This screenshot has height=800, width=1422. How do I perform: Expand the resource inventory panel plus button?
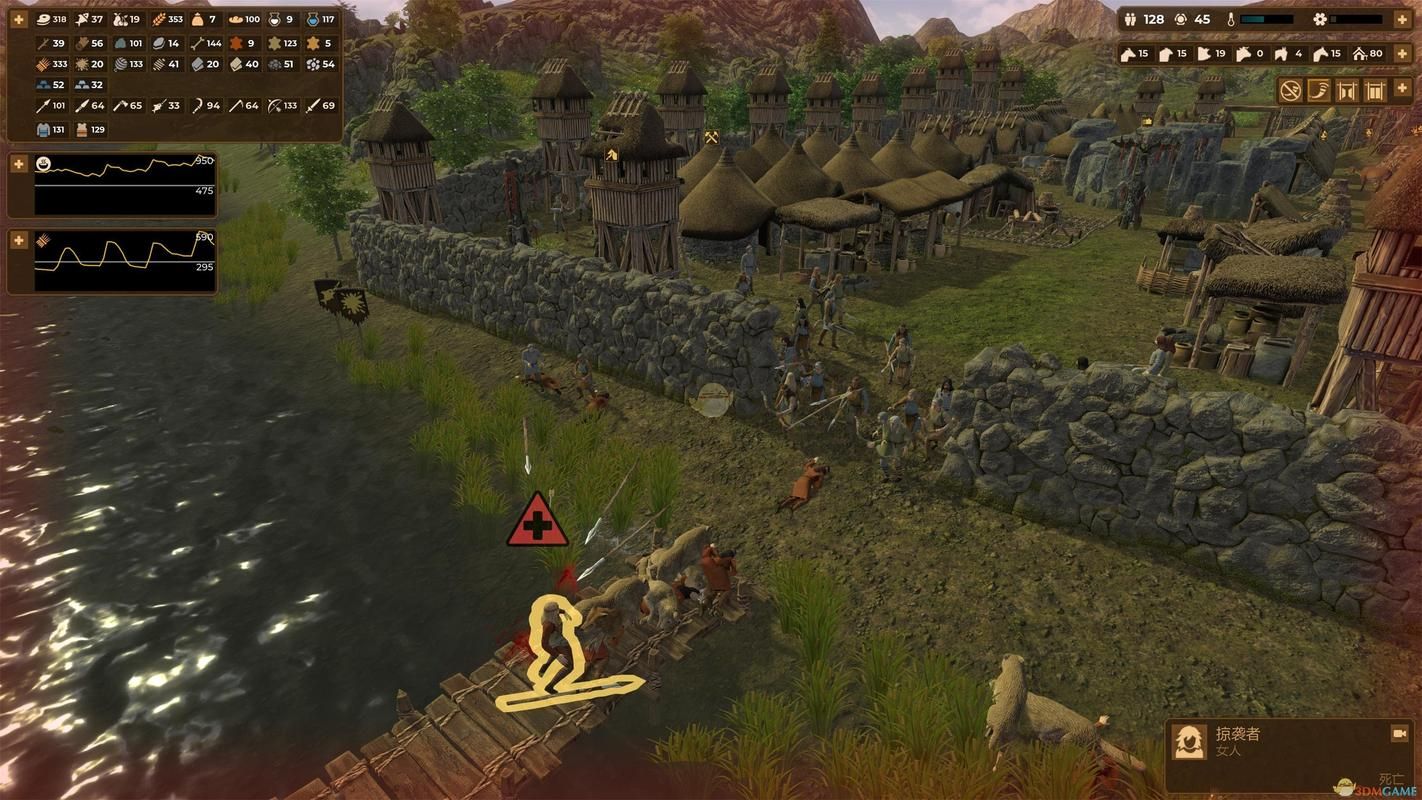tap(18, 19)
